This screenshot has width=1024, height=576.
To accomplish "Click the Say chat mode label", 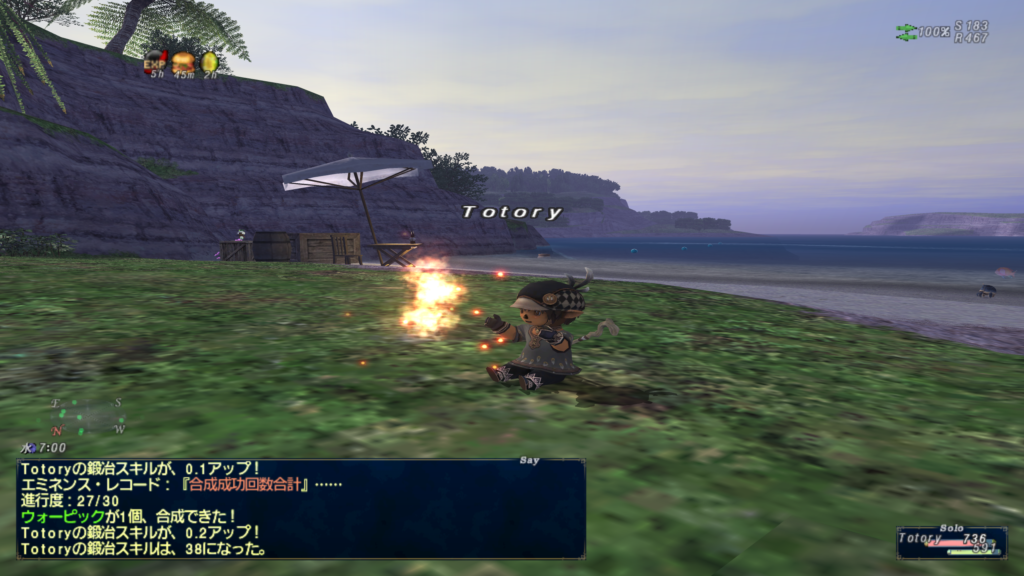I will point(530,460).
